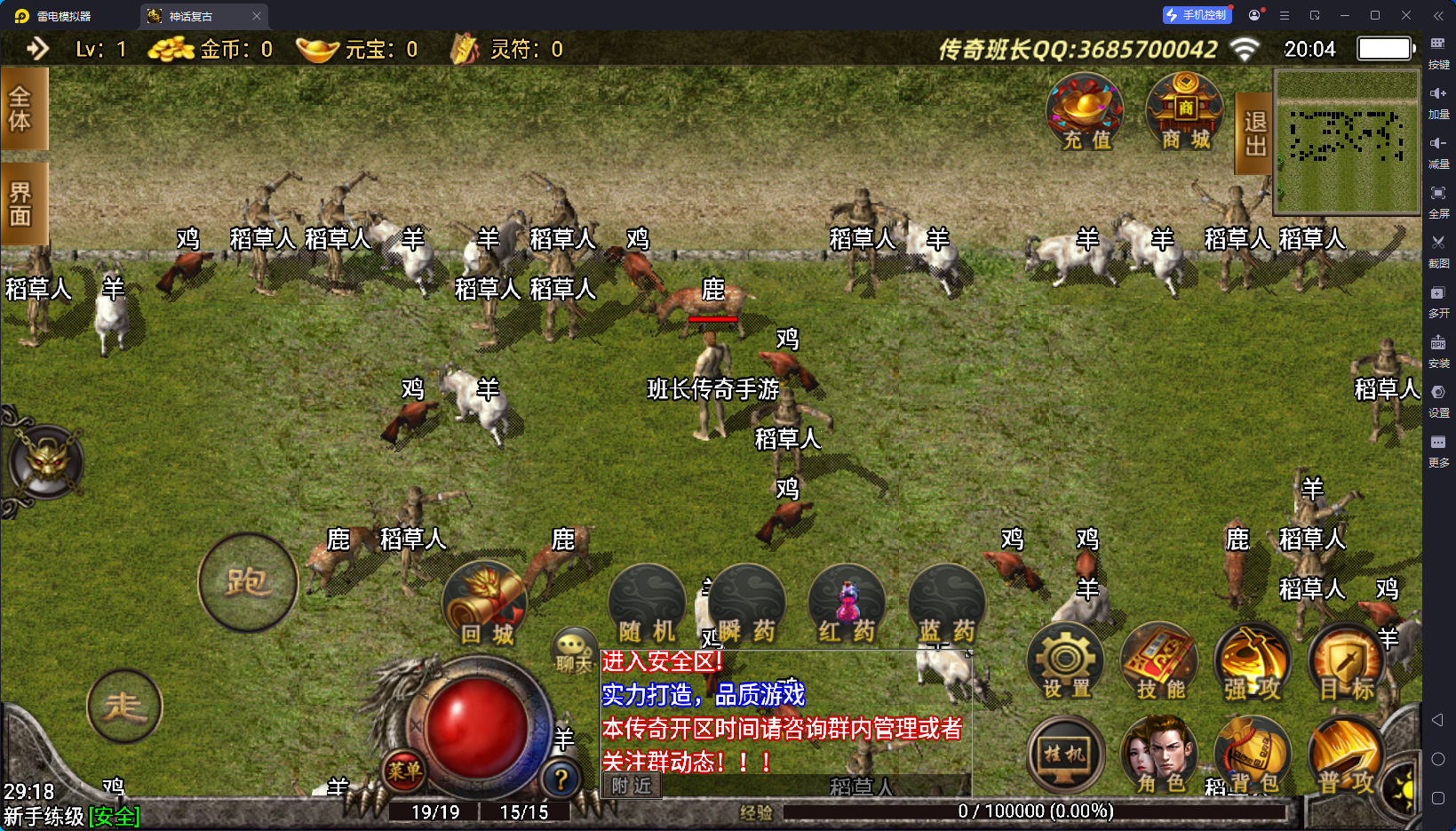Click the 退出 exit button
This screenshot has width=1456, height=831.
coord(1254,133)
